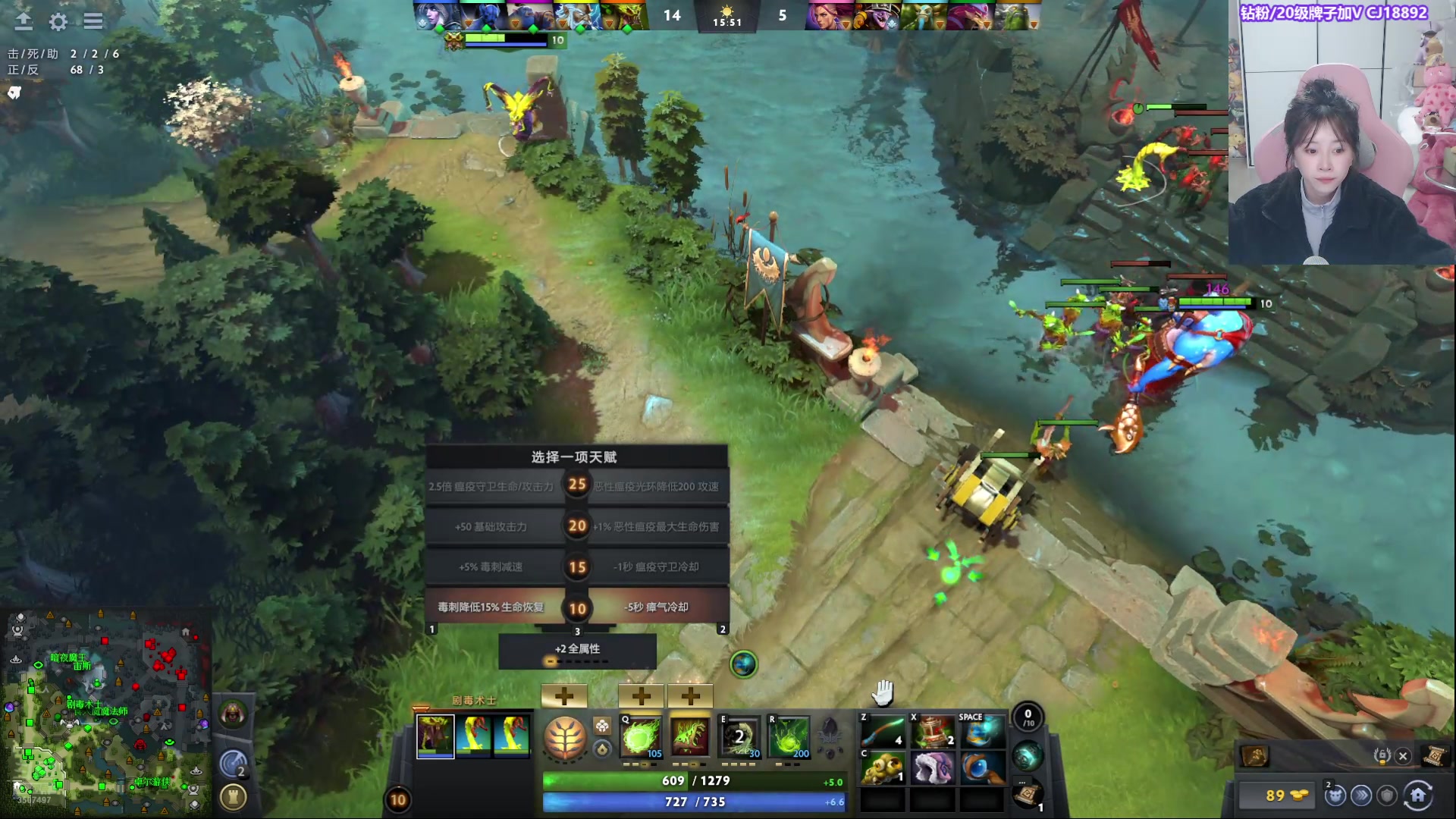Select the Venomancer hero portrait unit
Viewport: 1456px width, 819px height.
point(435,736)
